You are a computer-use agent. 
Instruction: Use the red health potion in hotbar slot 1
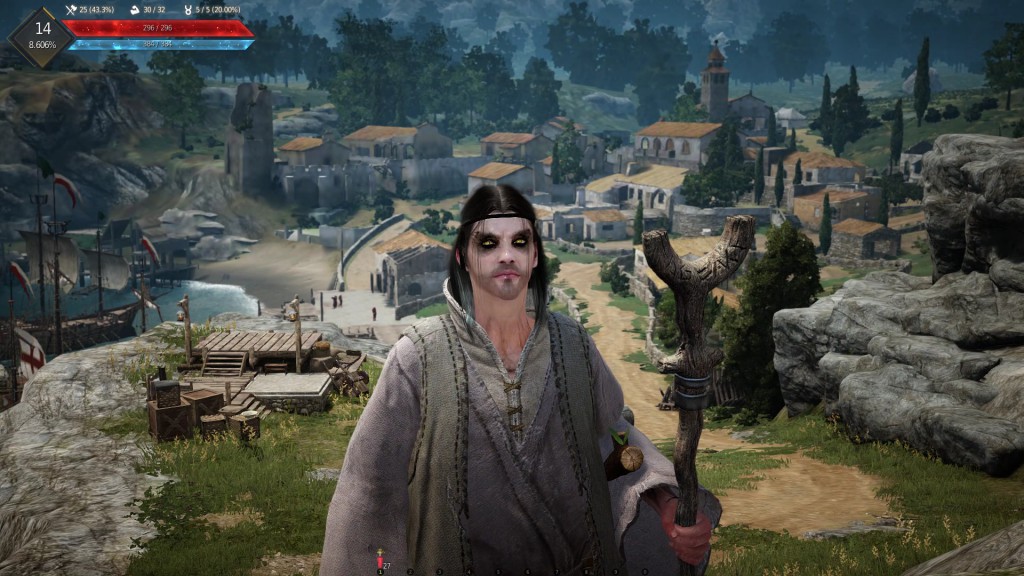[x=380, y=561]
